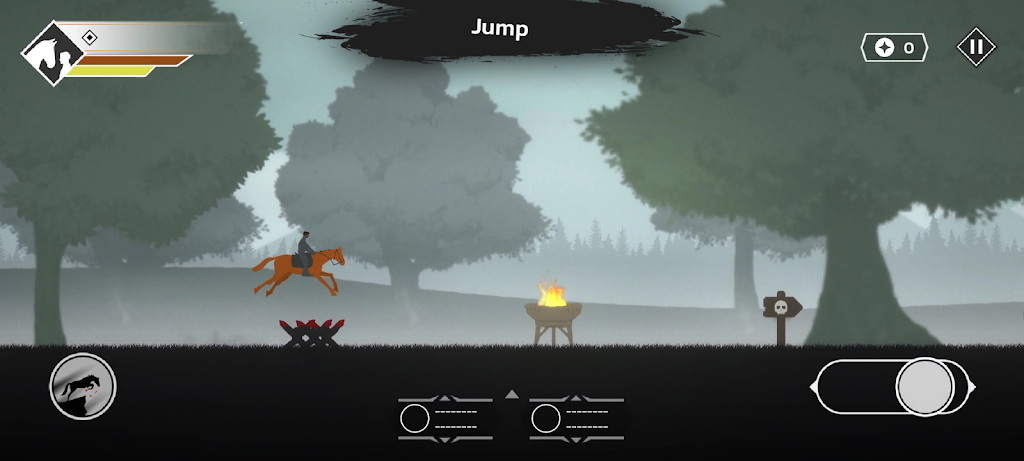Select the horse and rider portrait emblem
Screen dimensions: 1024x461
click(51, 57)
